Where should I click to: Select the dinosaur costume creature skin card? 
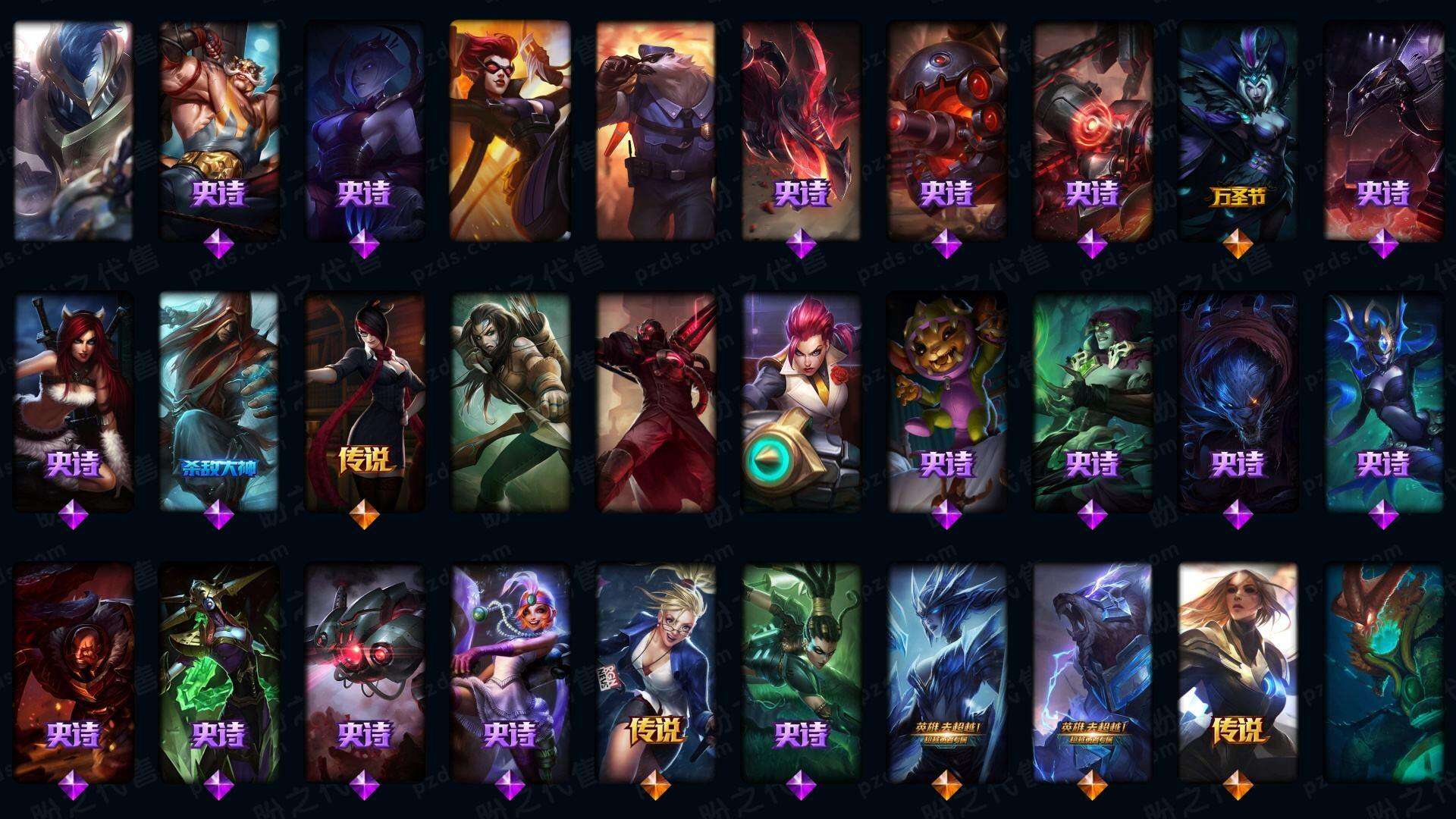[x=946, y=402]
